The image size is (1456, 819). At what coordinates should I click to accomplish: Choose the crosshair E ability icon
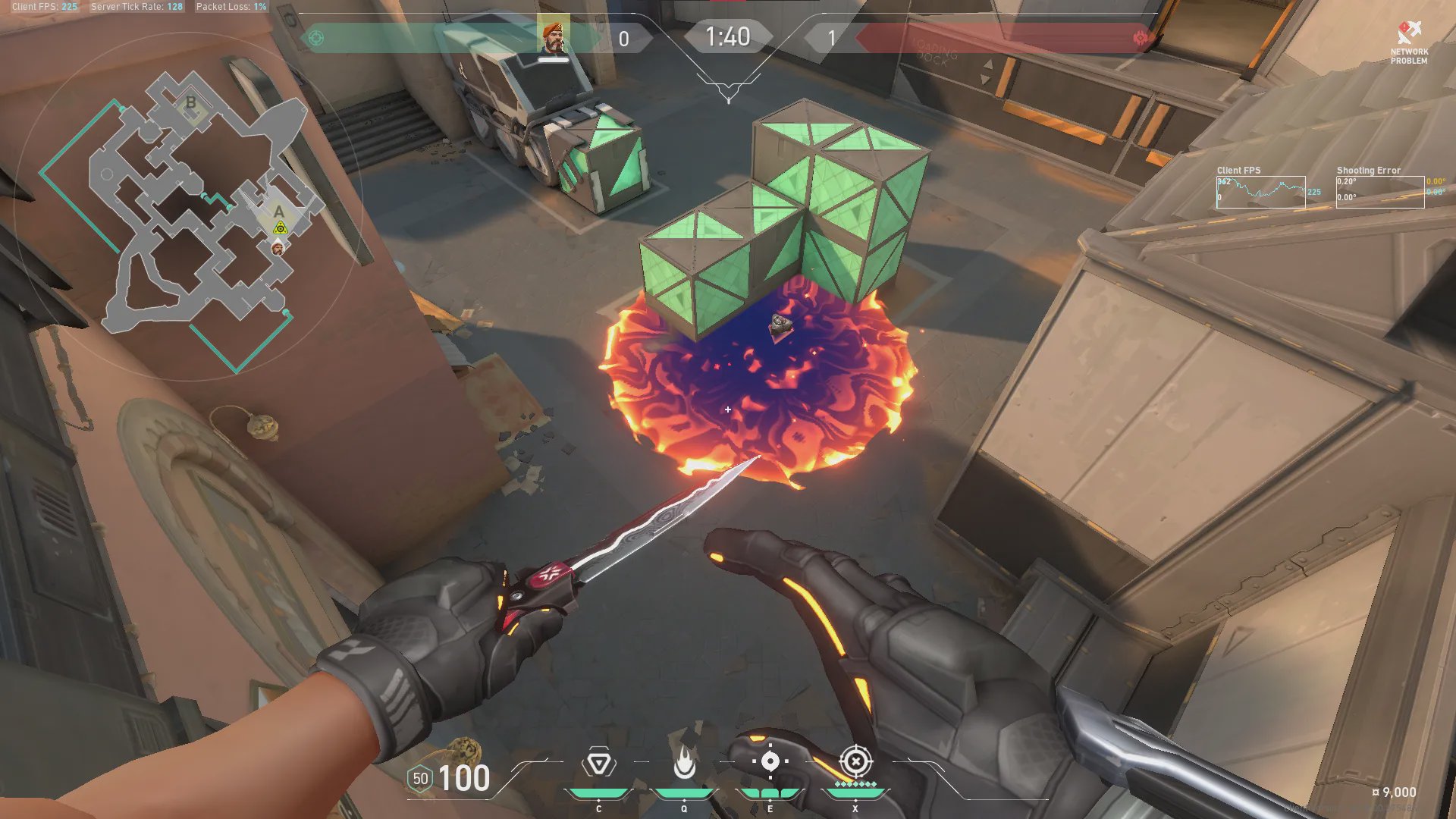770,761
